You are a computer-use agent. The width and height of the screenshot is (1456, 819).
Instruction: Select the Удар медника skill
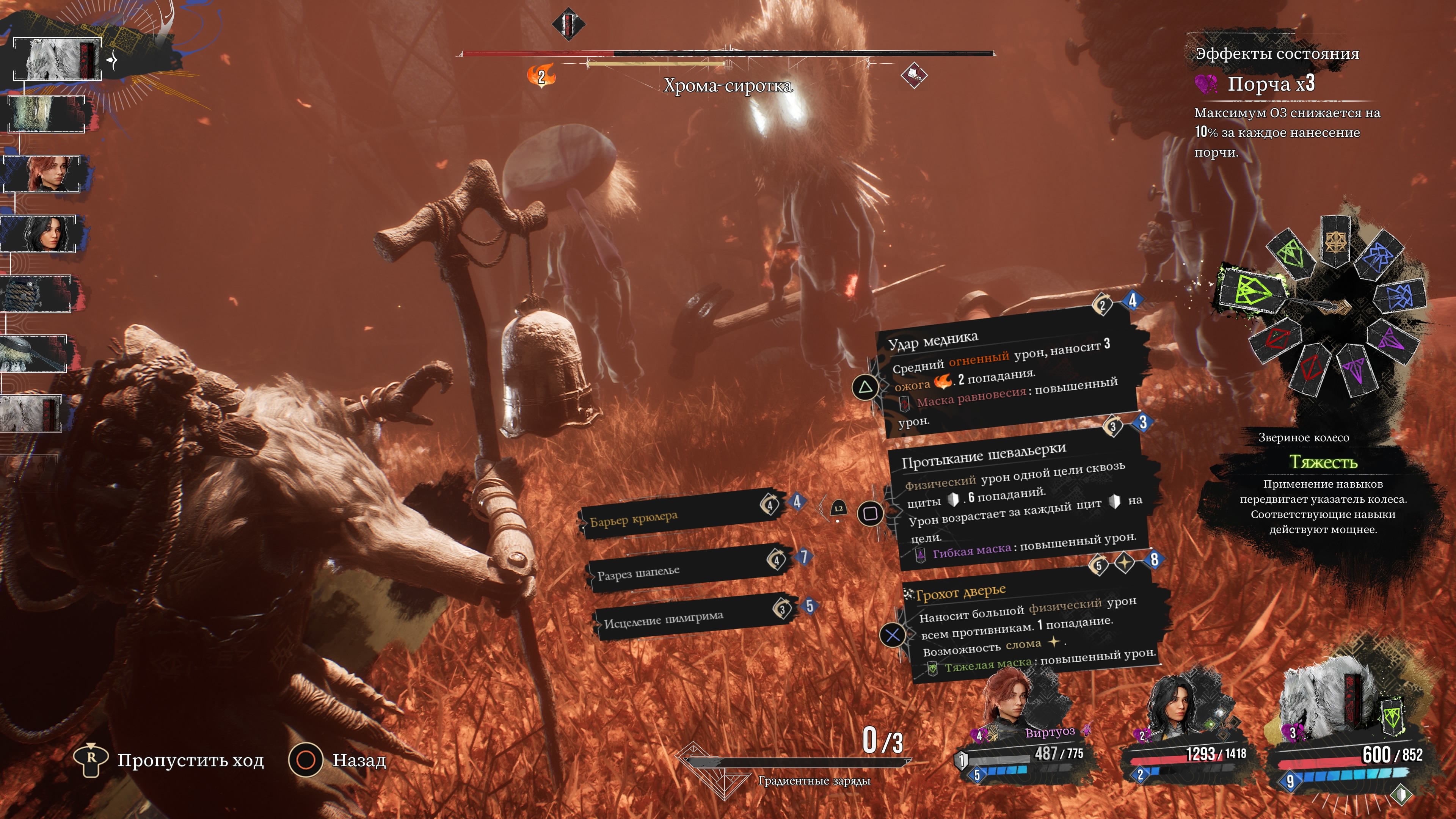[1006, 379]
